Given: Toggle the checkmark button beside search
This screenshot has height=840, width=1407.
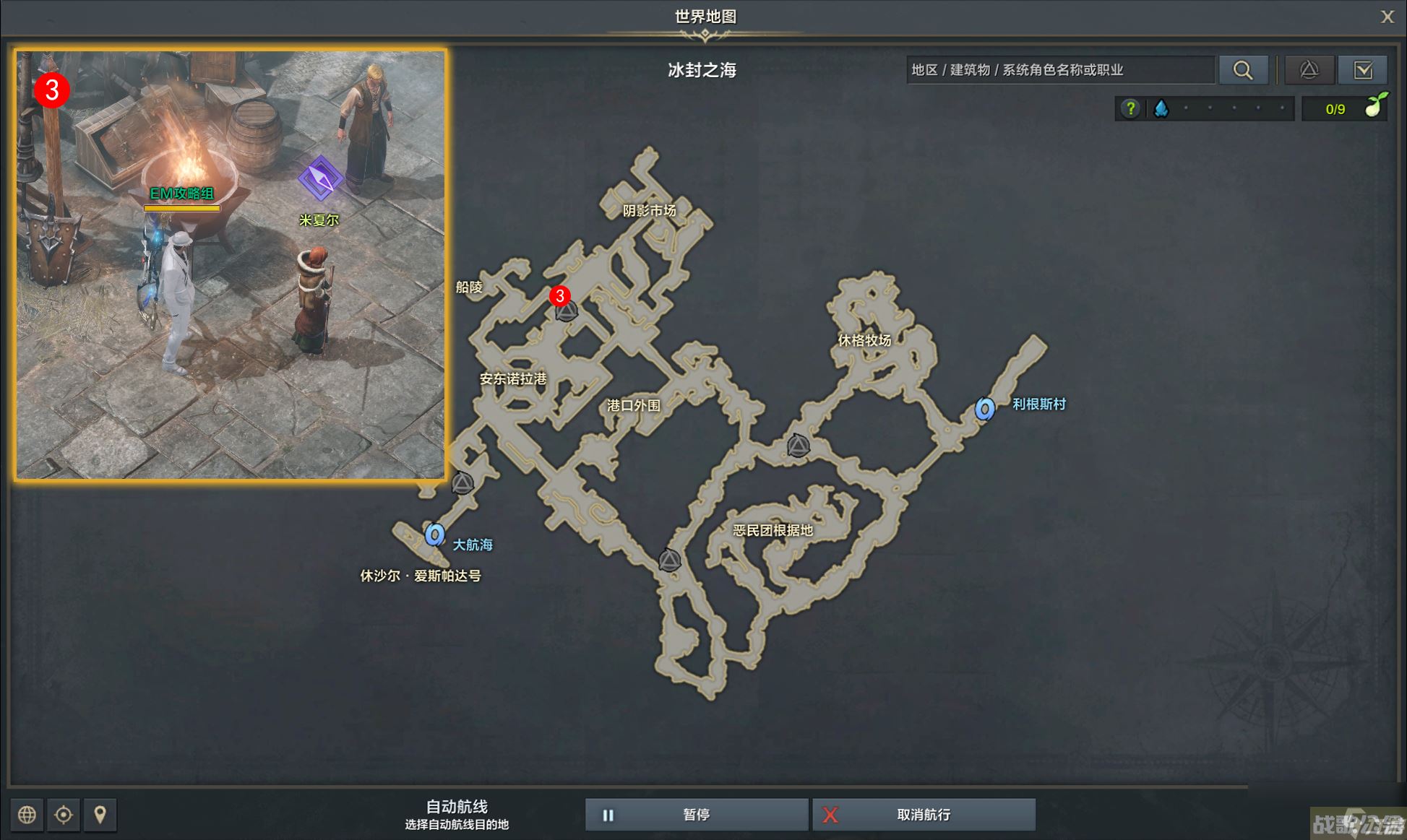Looking at the screenshot, I should pyautogui.click(x=1363, y=70).
